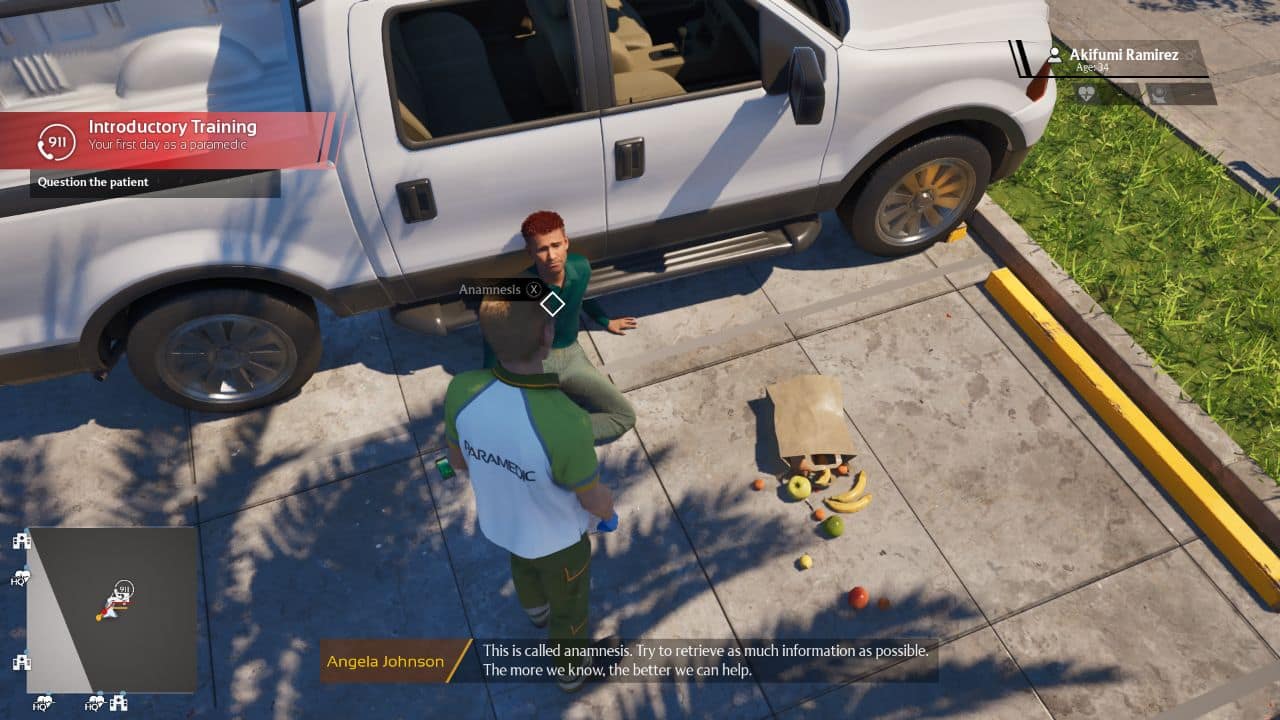Click the bottom-center HQ icon under the minimap
Image resolution: width=1280 pixels, height=720 pixels.
point(93,705)
